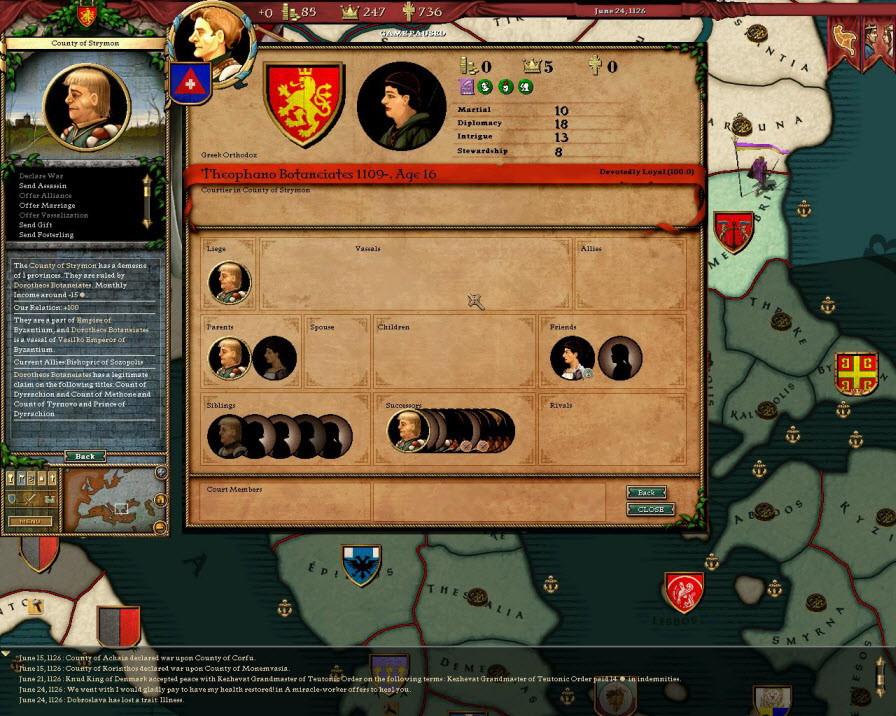Select the first sibling portrait under Siblings
Image resolution: width=896 pixels, height=716 pixels.
pyautogui.click(x=227, y=436)
